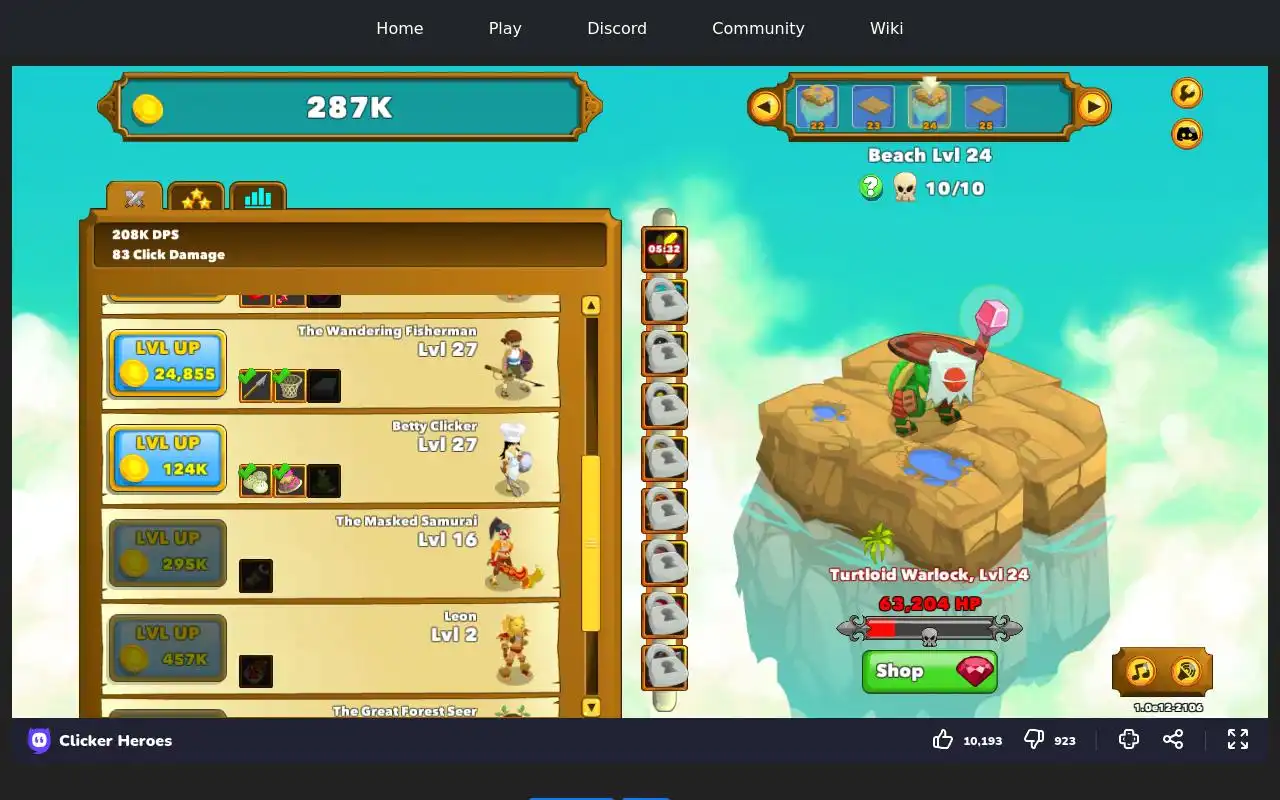Select zone 23 tile
Screen dimensions: 1280x800
pos(873,107)
